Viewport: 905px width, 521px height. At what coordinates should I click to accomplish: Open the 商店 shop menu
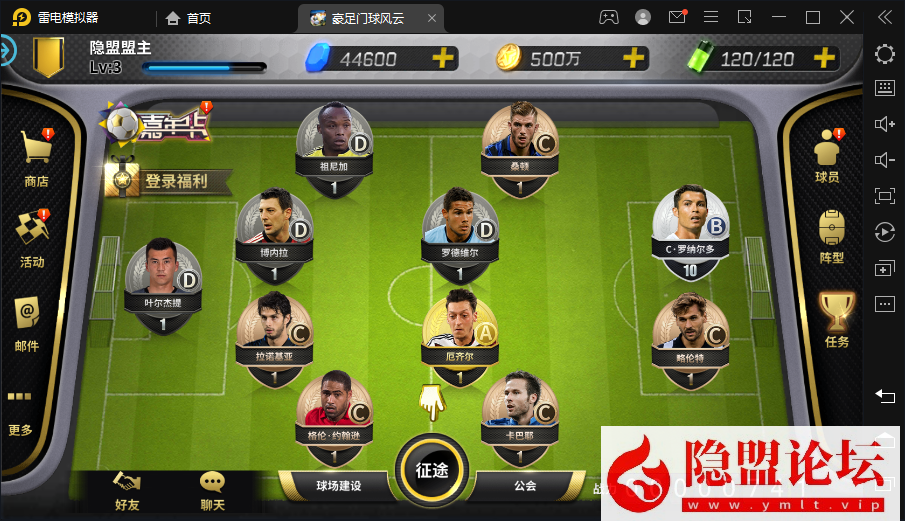(37, 158)
